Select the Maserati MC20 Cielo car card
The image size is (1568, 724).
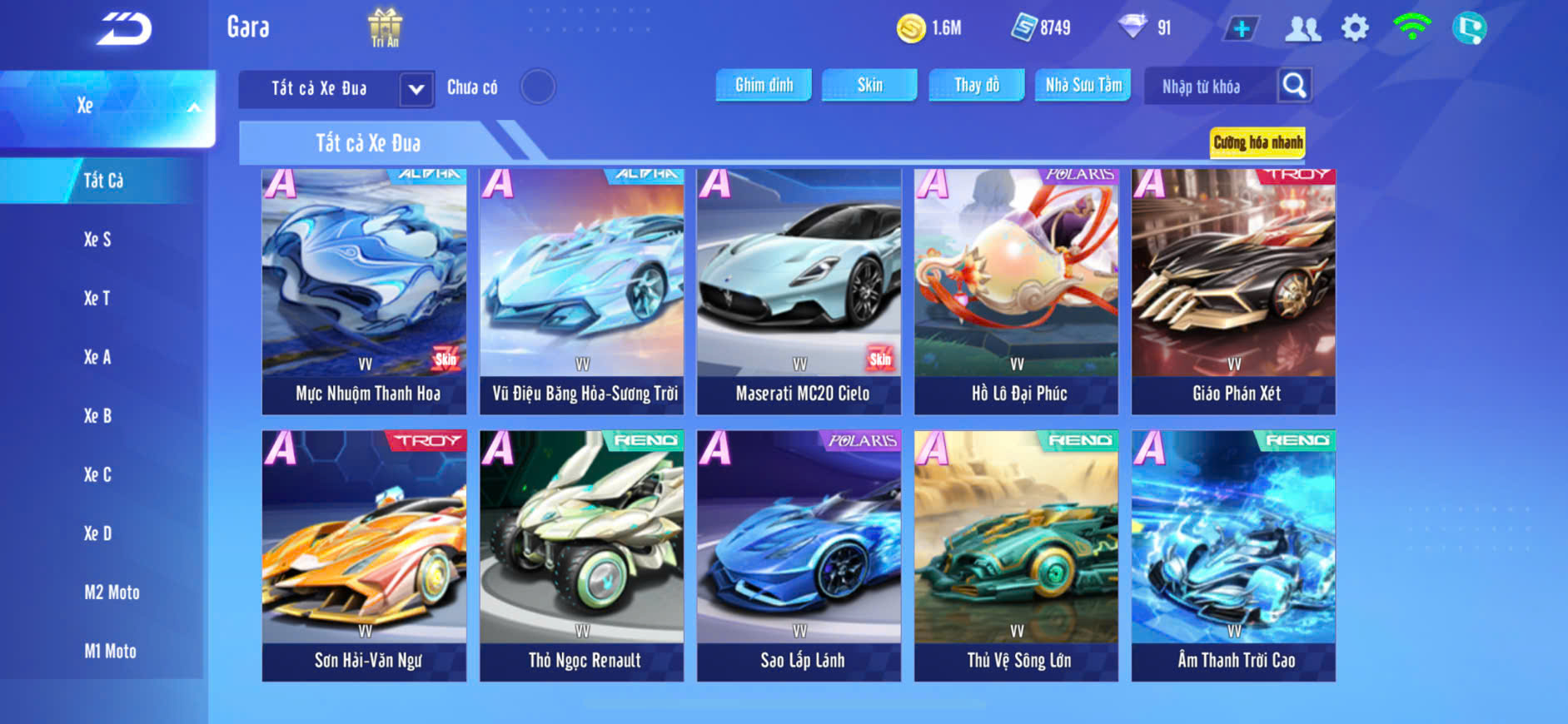799,291
